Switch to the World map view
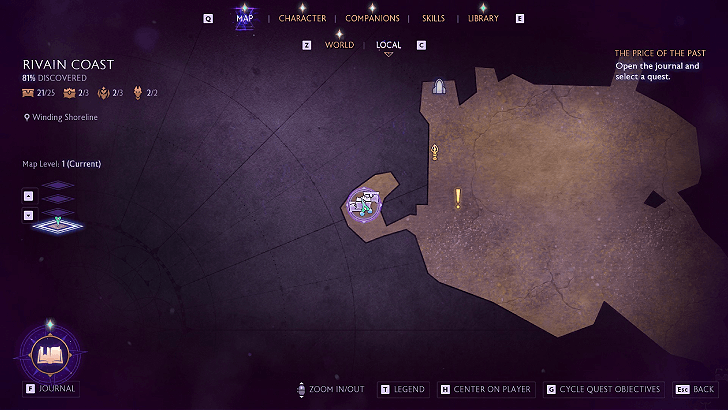Image resolution: width=728 pixels, height=410 pixels. click(x=339, y=45)
